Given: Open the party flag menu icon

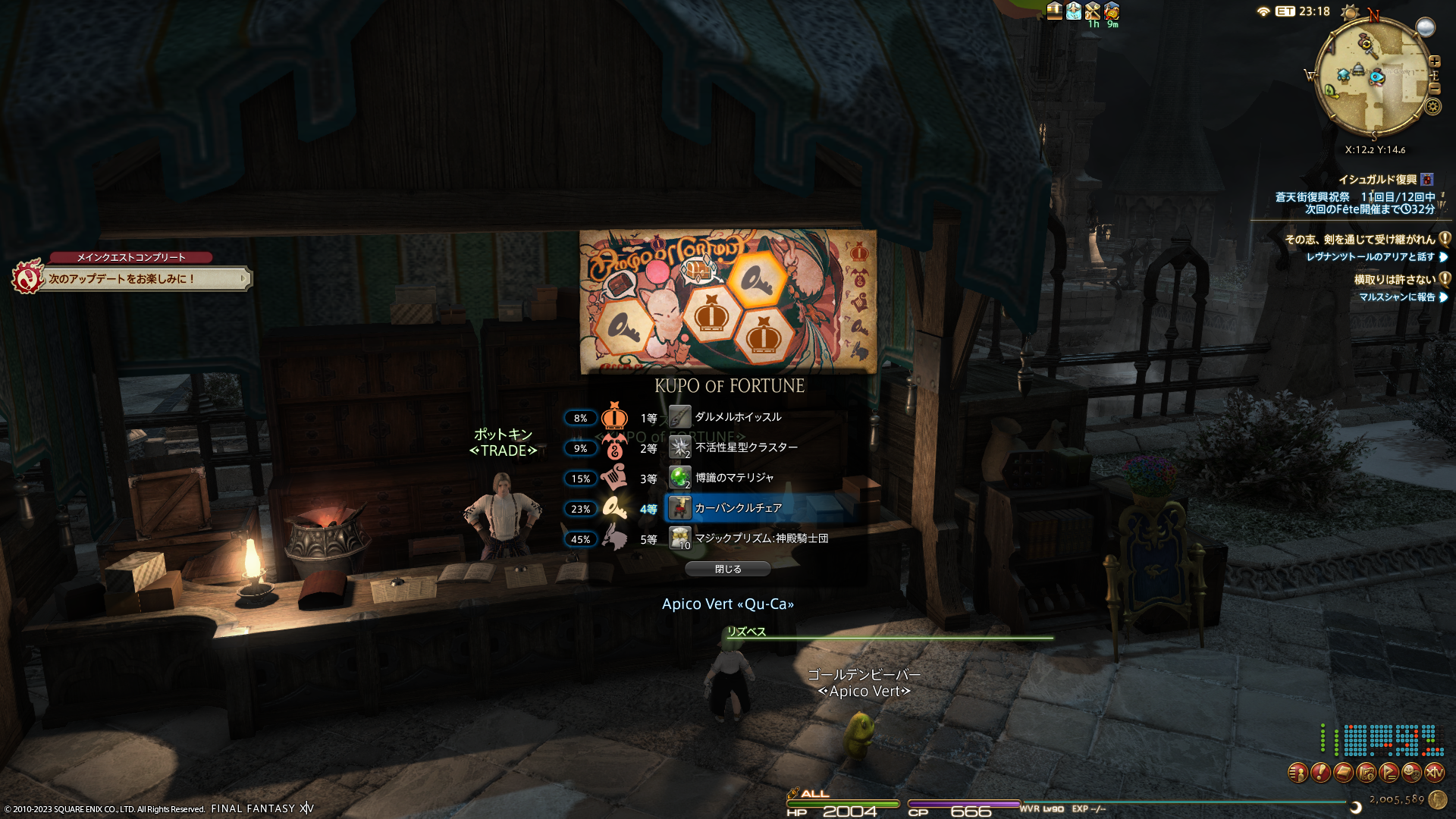Looking at the screenshot, I should [x=1389, y=773].
